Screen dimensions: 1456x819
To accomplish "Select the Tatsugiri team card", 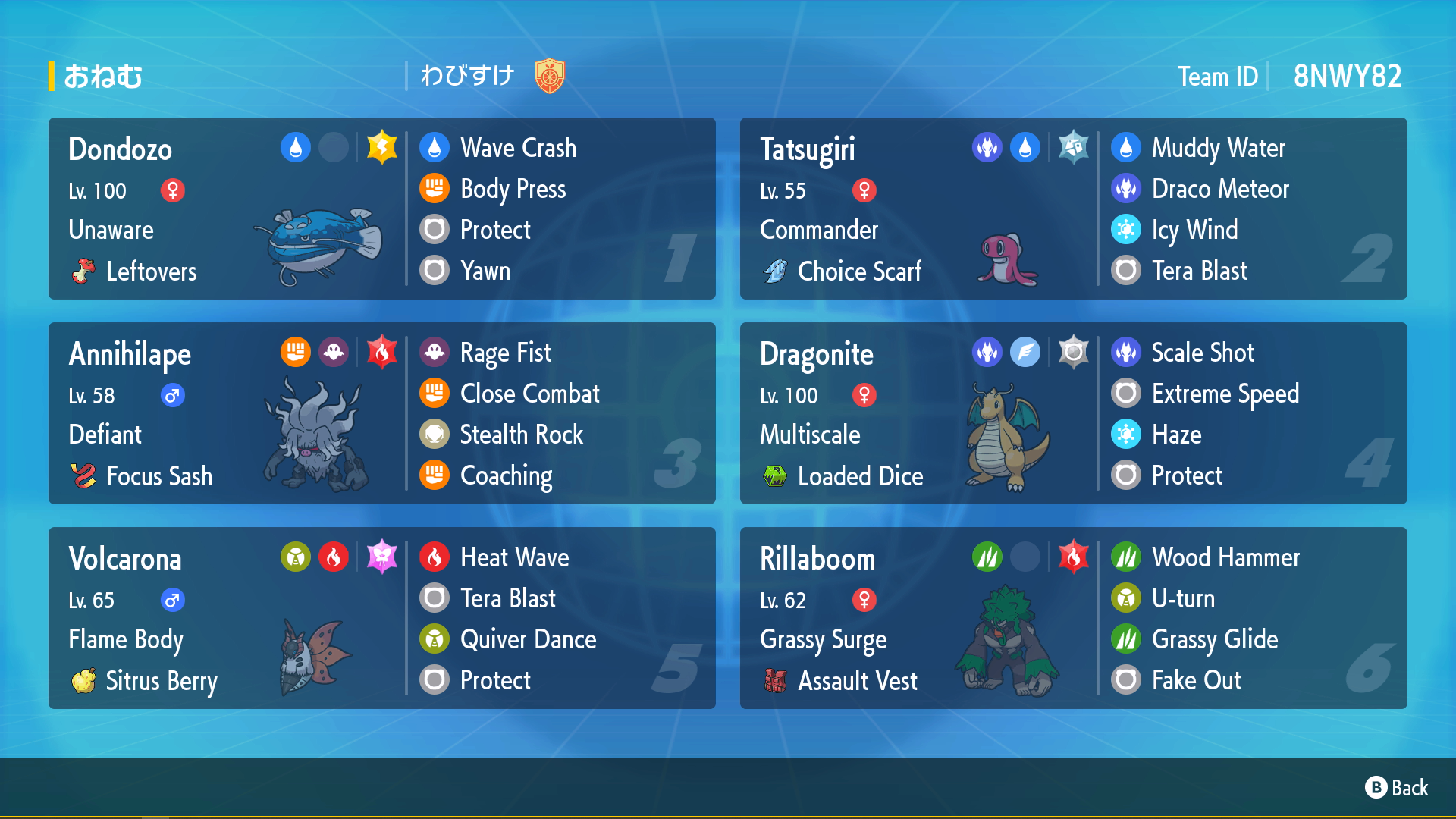I will click(x=1073, y=209).
